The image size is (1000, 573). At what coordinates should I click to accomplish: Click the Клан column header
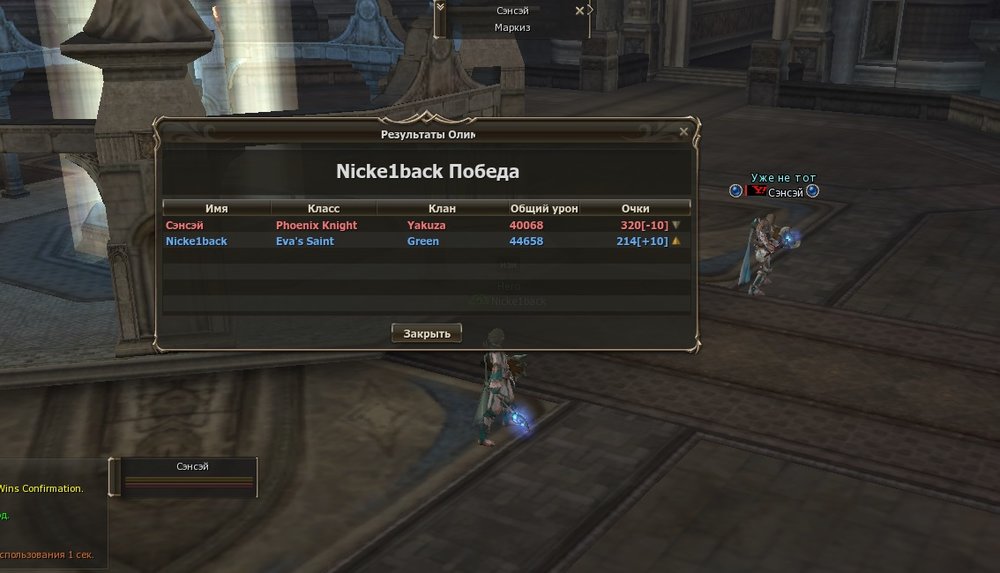pyautogui.click(x=441, y=208)
